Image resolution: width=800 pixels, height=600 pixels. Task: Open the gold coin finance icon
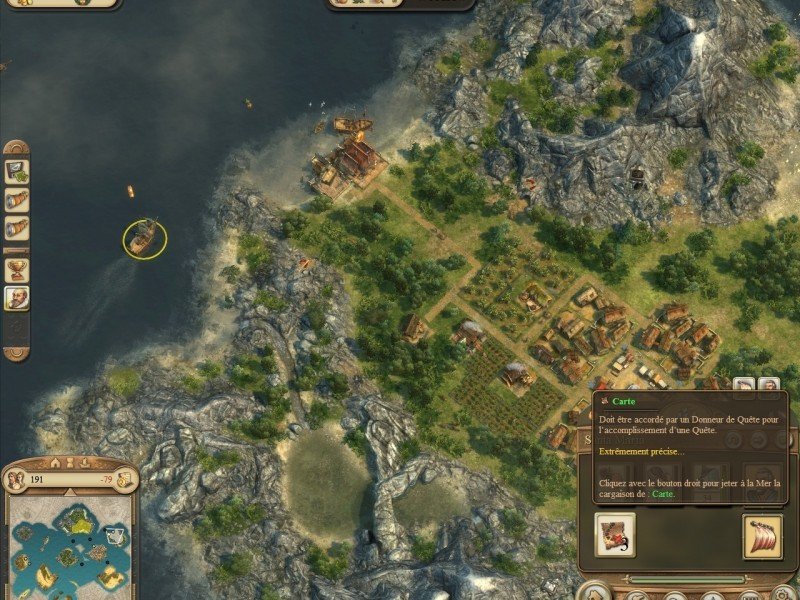point(127,479)
